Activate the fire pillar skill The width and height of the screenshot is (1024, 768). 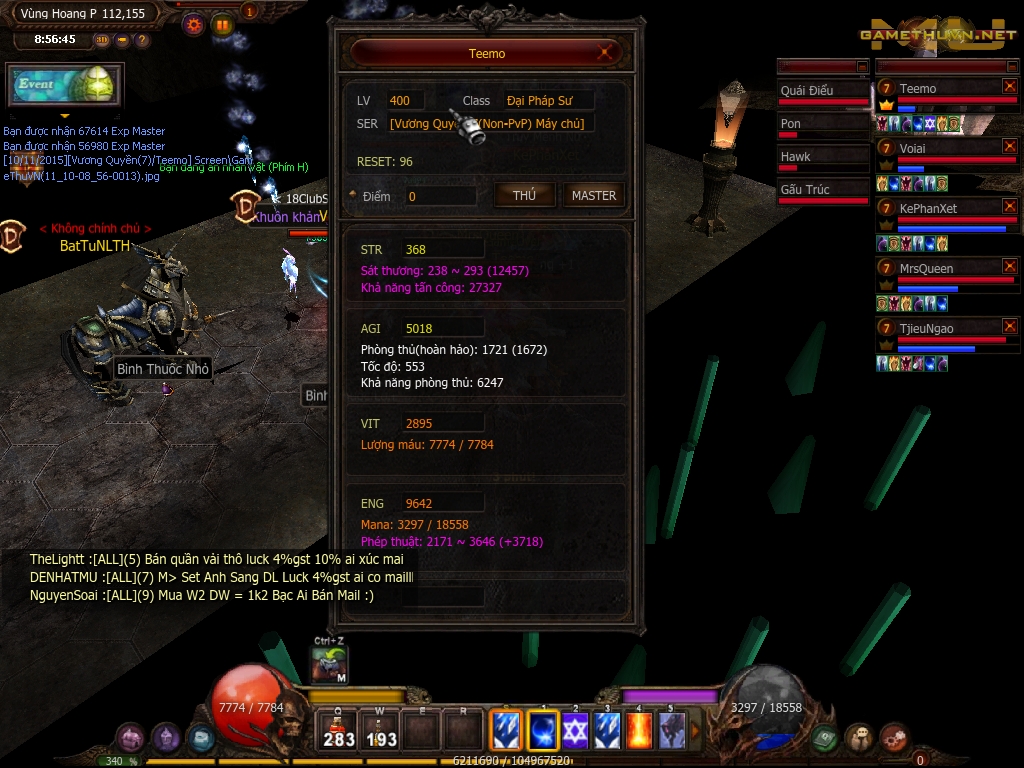[639, 730]
